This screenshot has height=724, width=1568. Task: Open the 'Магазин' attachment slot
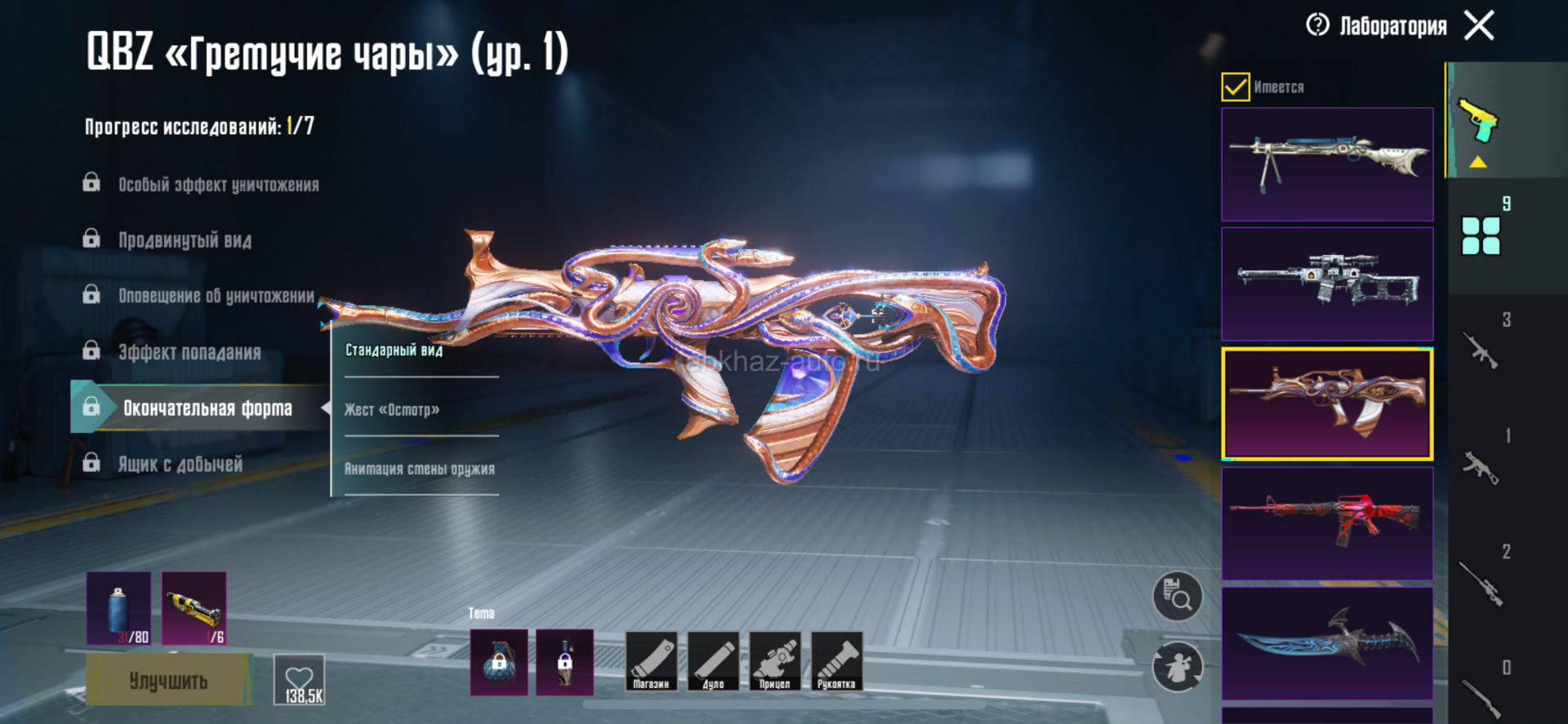(x=652, y=662)
